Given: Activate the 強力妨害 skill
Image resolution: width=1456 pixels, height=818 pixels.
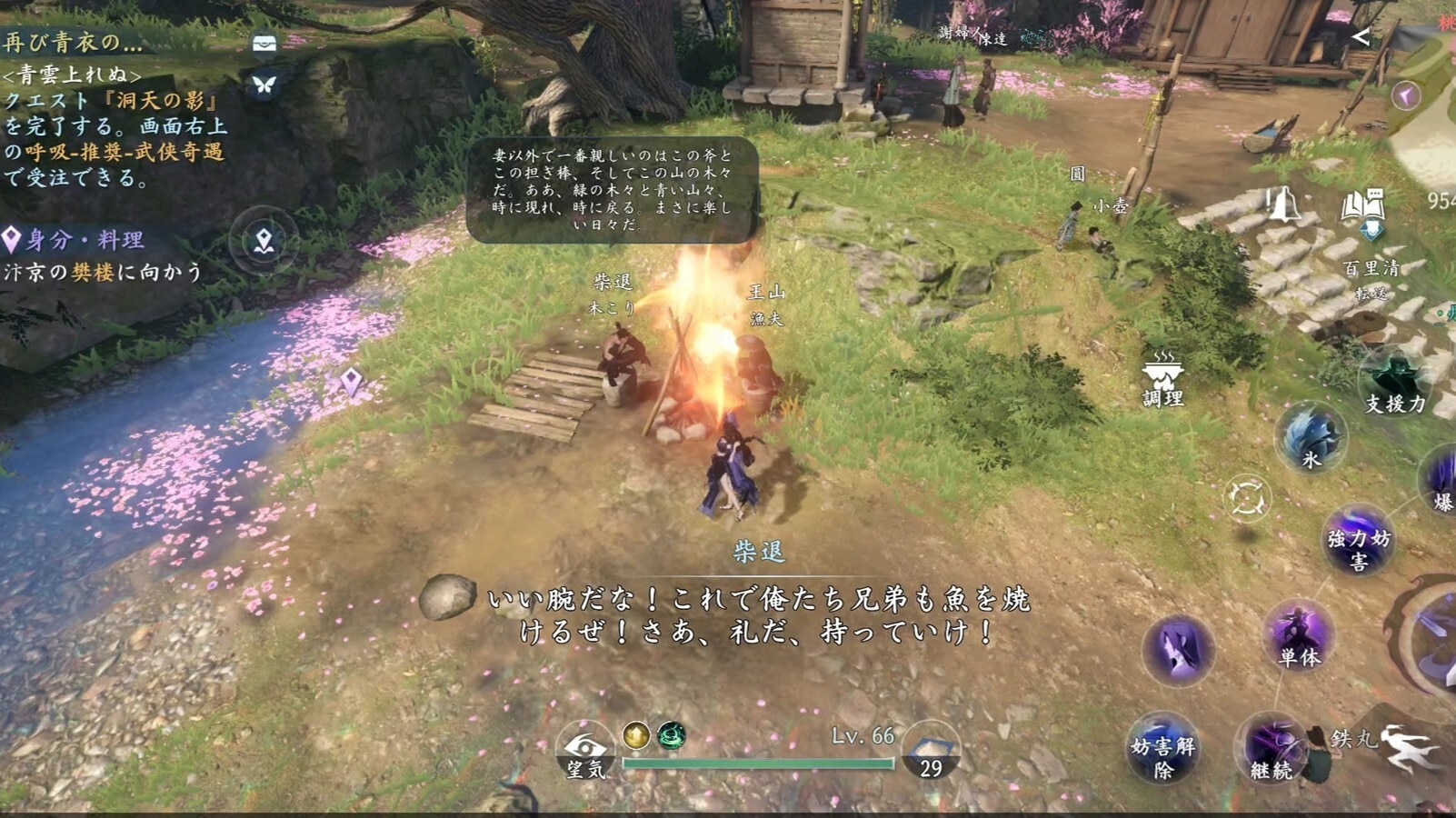Looking at the screenshot, I should [1358, 541].
